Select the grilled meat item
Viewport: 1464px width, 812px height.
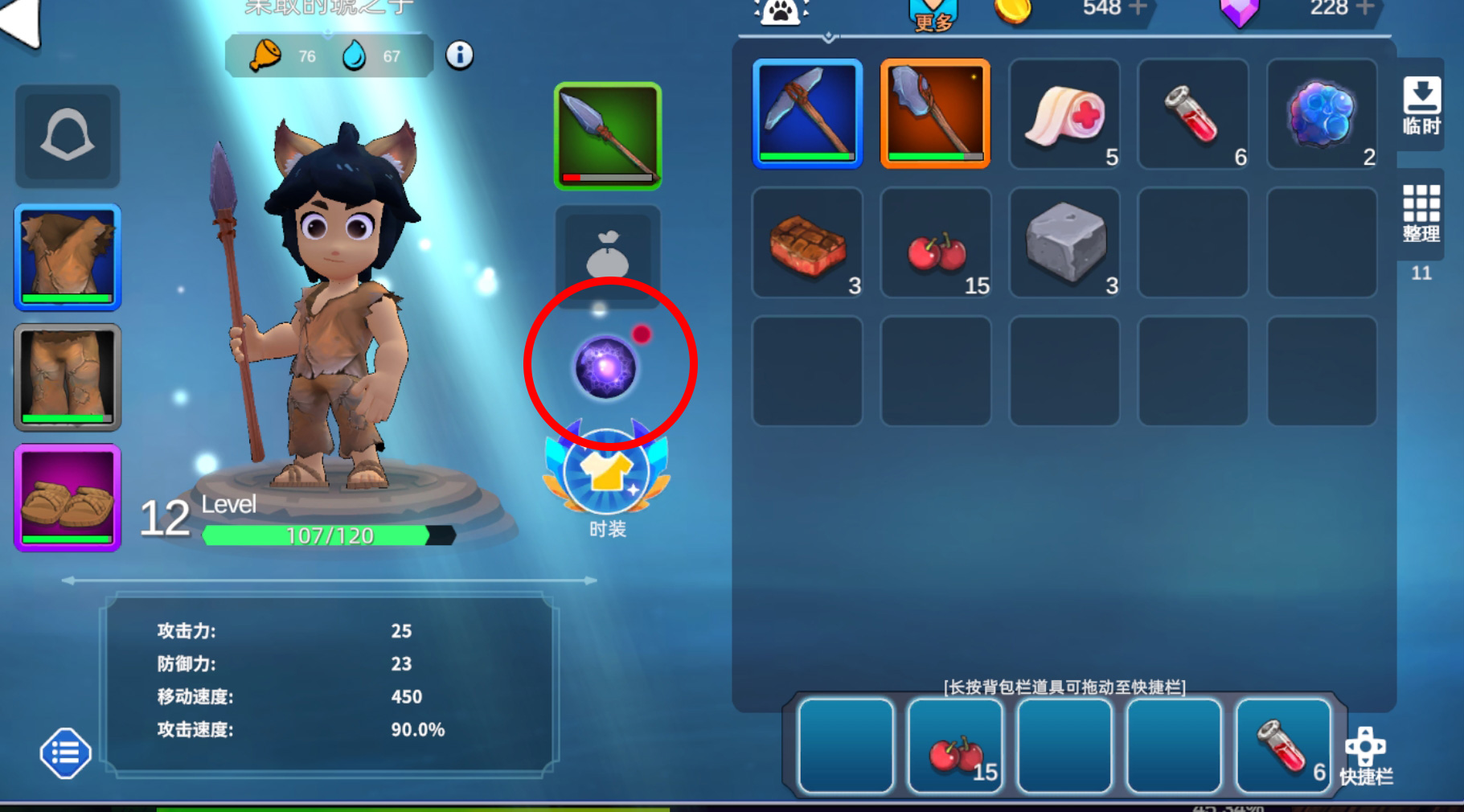807,242
